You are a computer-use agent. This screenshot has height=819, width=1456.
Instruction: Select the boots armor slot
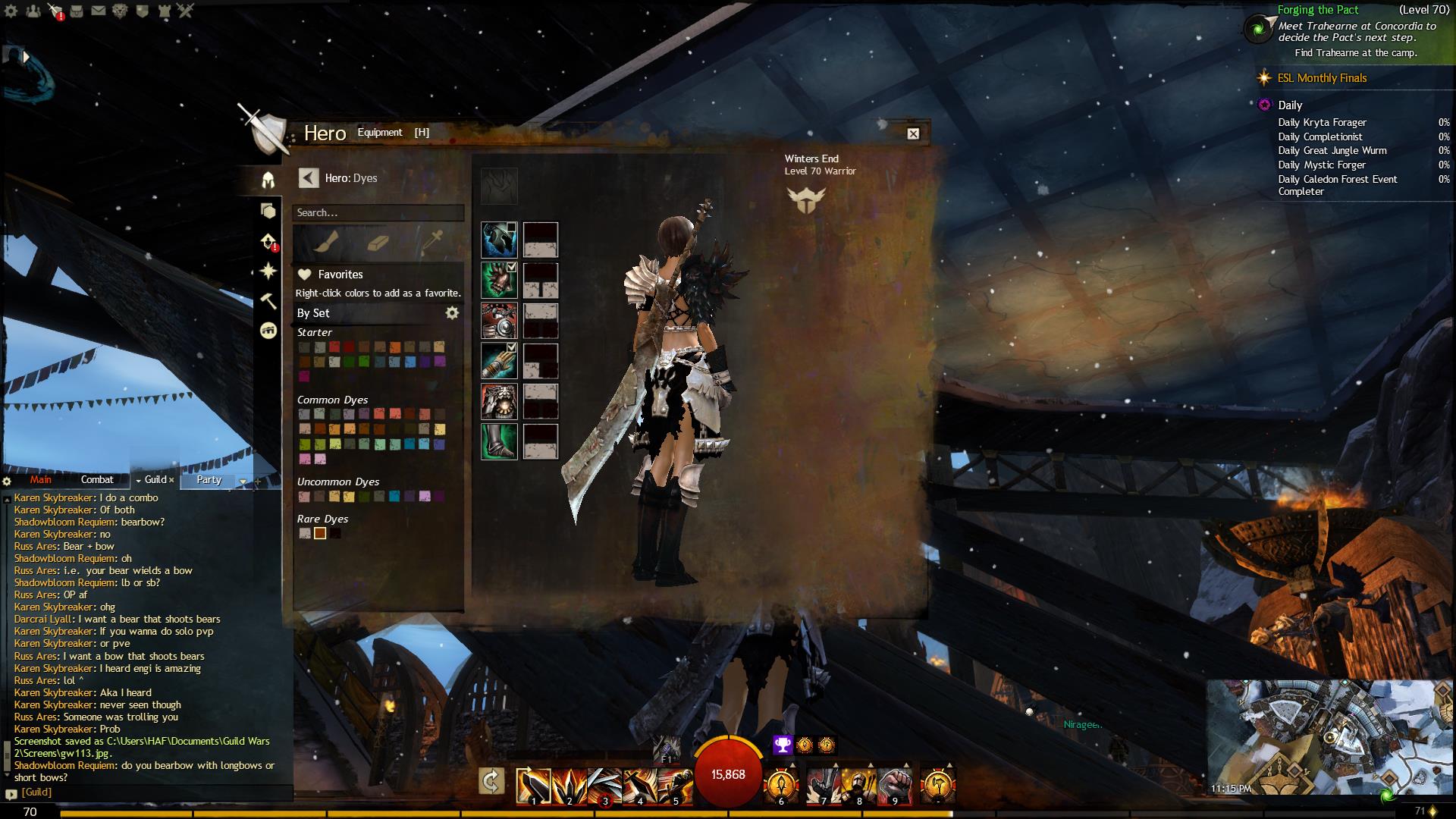[499, 441]
